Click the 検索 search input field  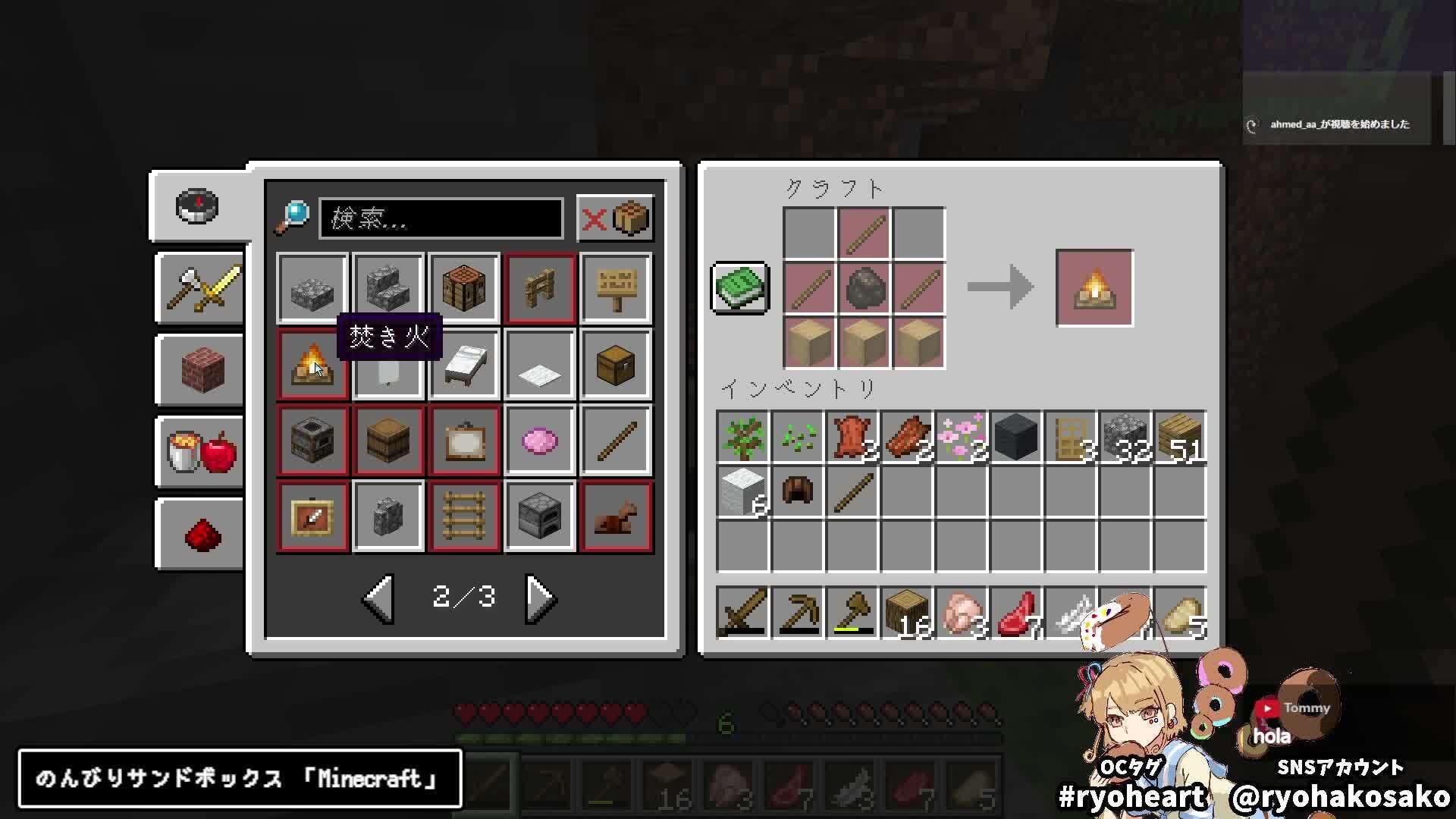440,219
